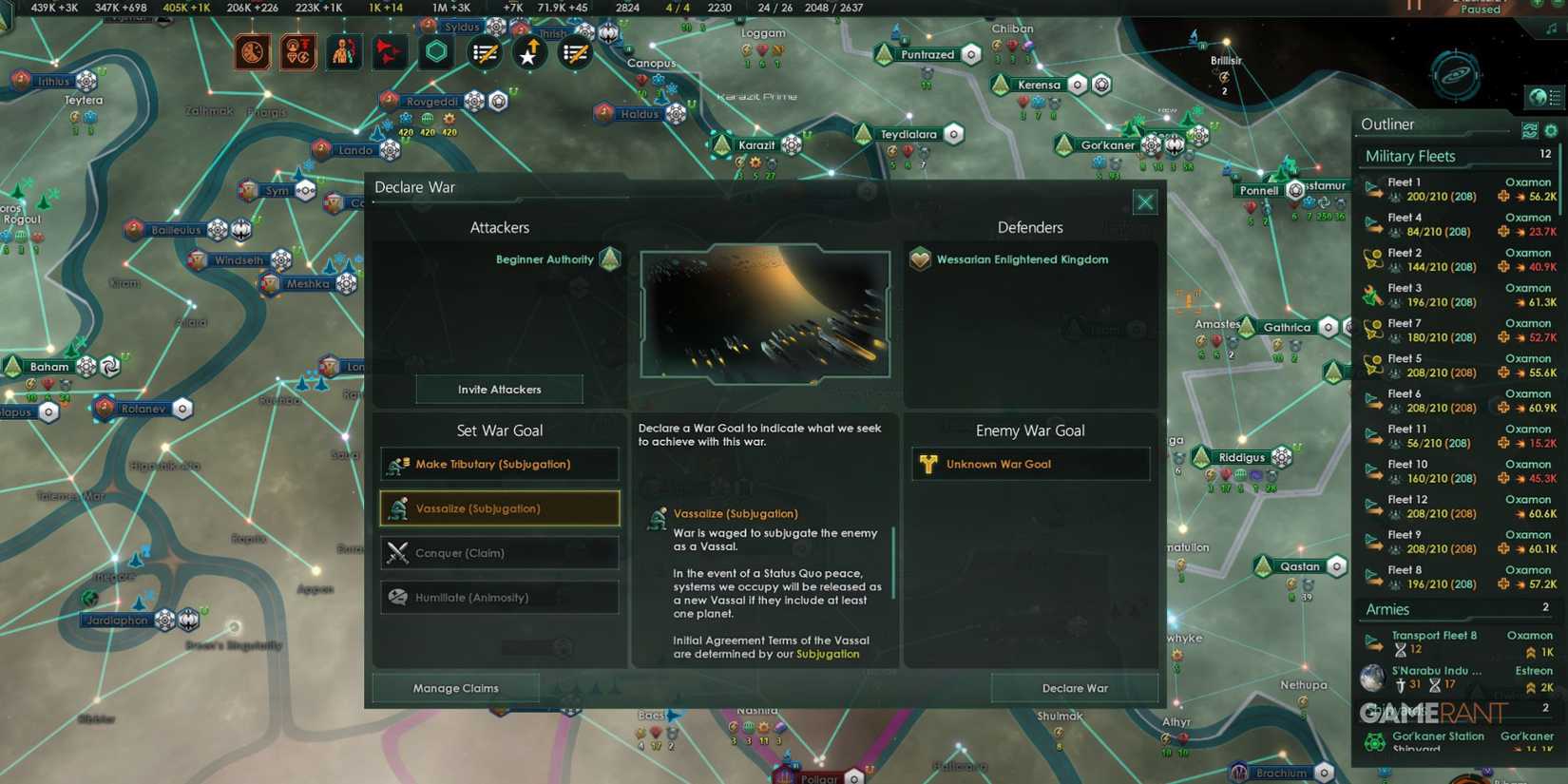Click the Beginner Authority attacker emblem
Viewport: 1568px width, 784px height.
point(608,258)
